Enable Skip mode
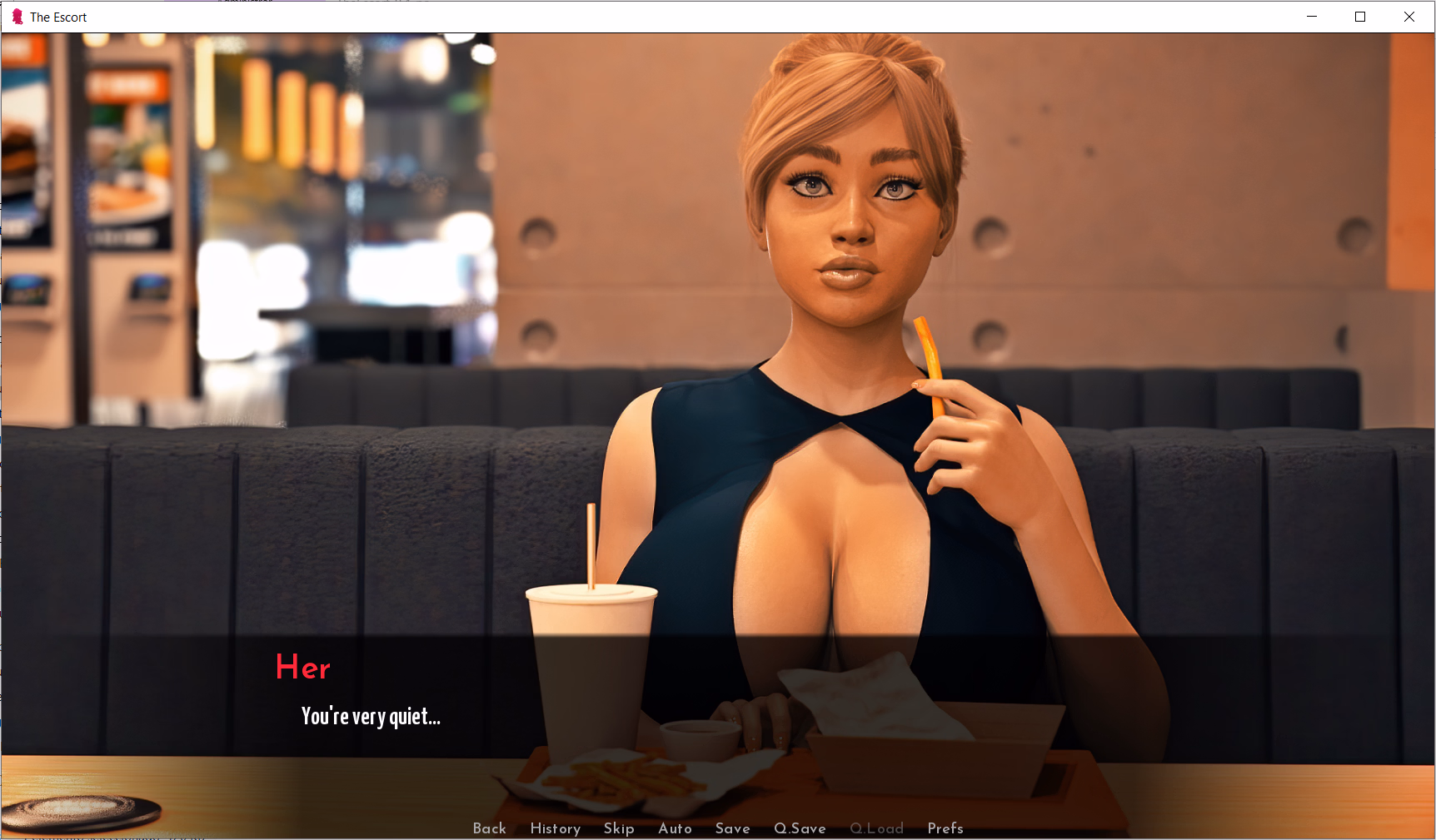1436x840 pixels. (x=619, y=828)
